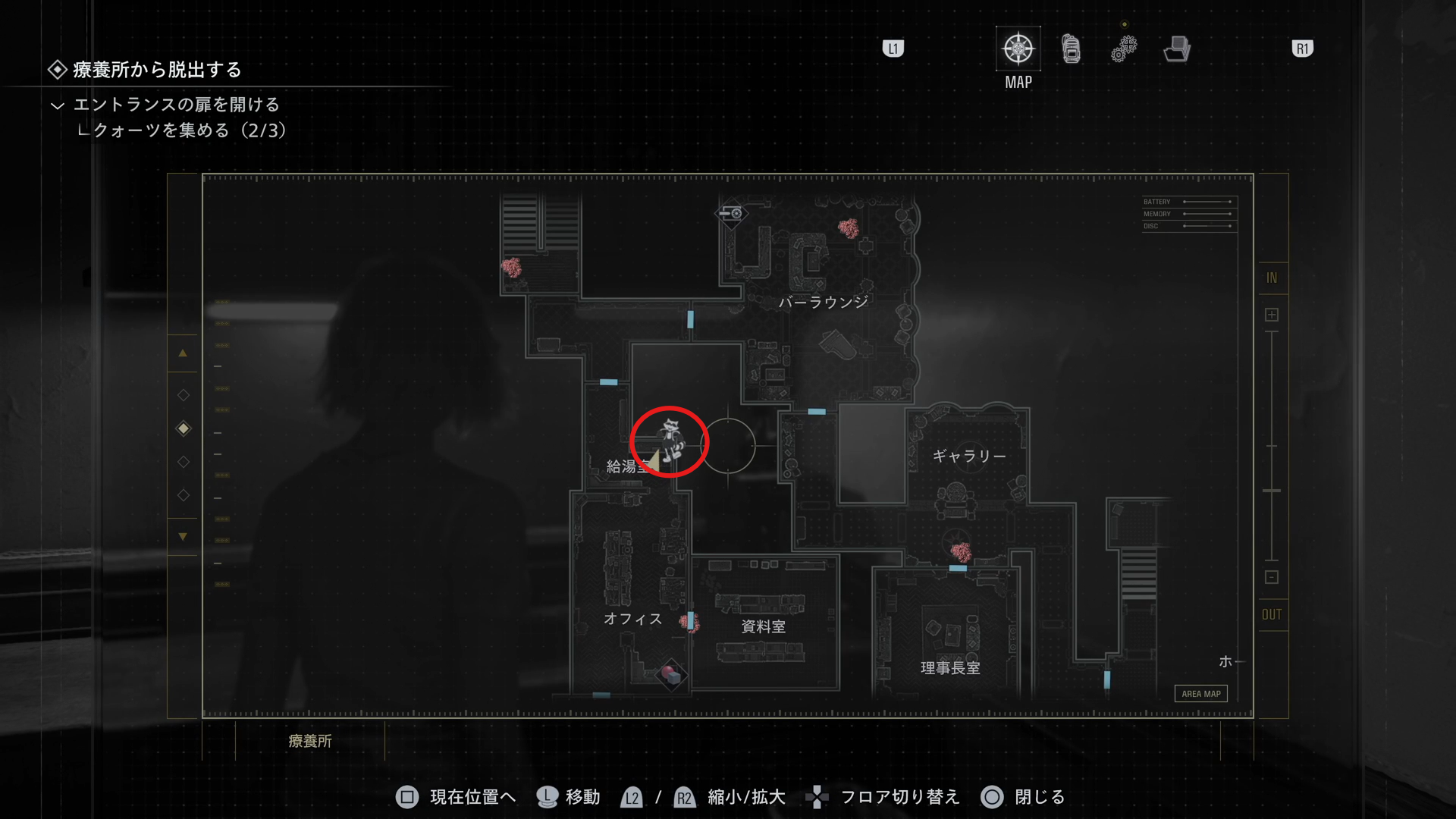This screenshot has height=819, width=1456.
Task: Zoom out with the minus button
Action: point(1272,577)
